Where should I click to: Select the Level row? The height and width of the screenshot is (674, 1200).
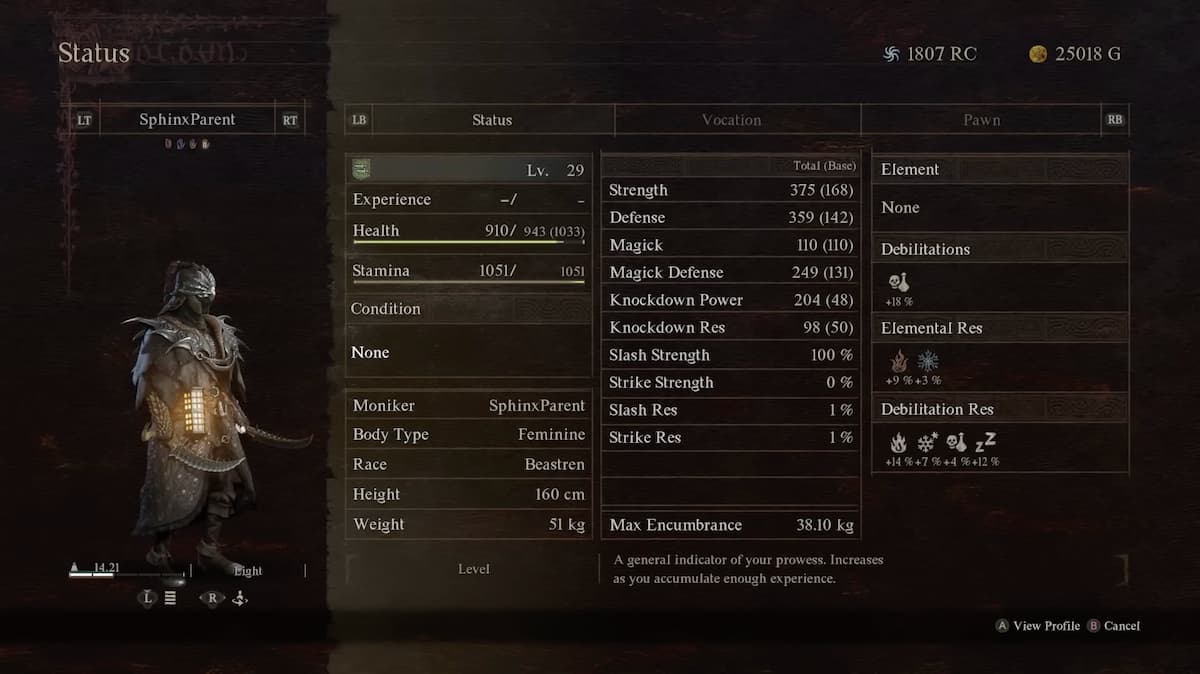click(468, 170)
